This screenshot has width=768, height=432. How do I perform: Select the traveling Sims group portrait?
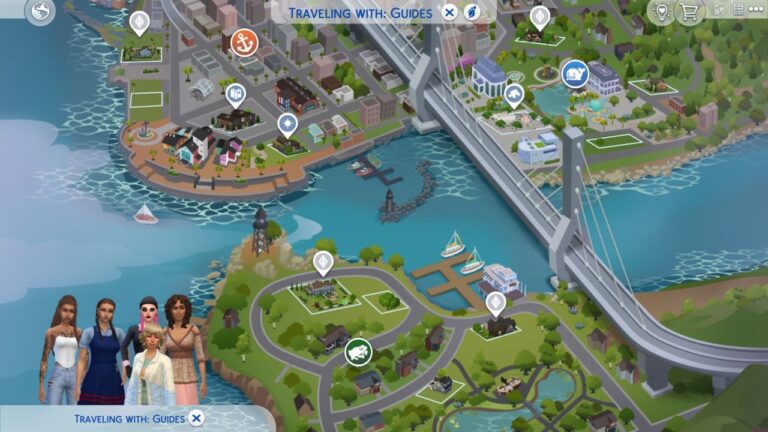122,350
